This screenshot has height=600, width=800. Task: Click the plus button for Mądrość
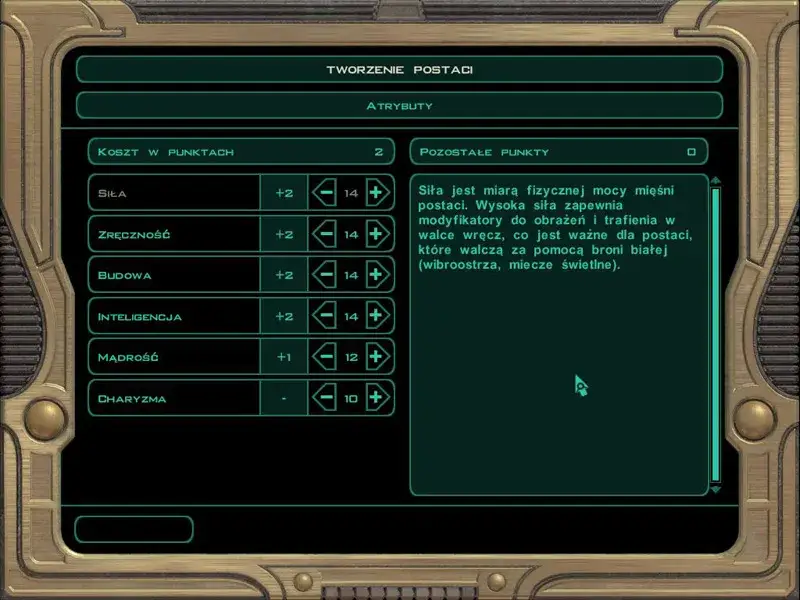[x=376, y=357]
